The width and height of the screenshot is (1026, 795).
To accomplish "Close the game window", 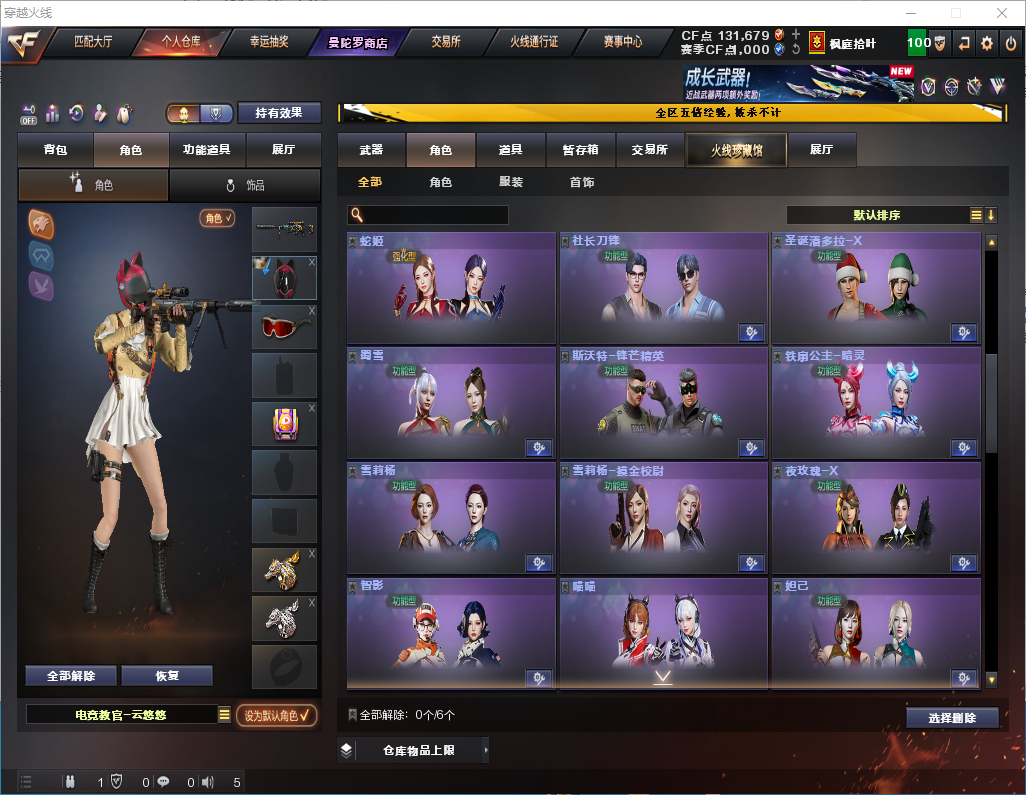I will pyautogui.click(x=1002, y=13).
